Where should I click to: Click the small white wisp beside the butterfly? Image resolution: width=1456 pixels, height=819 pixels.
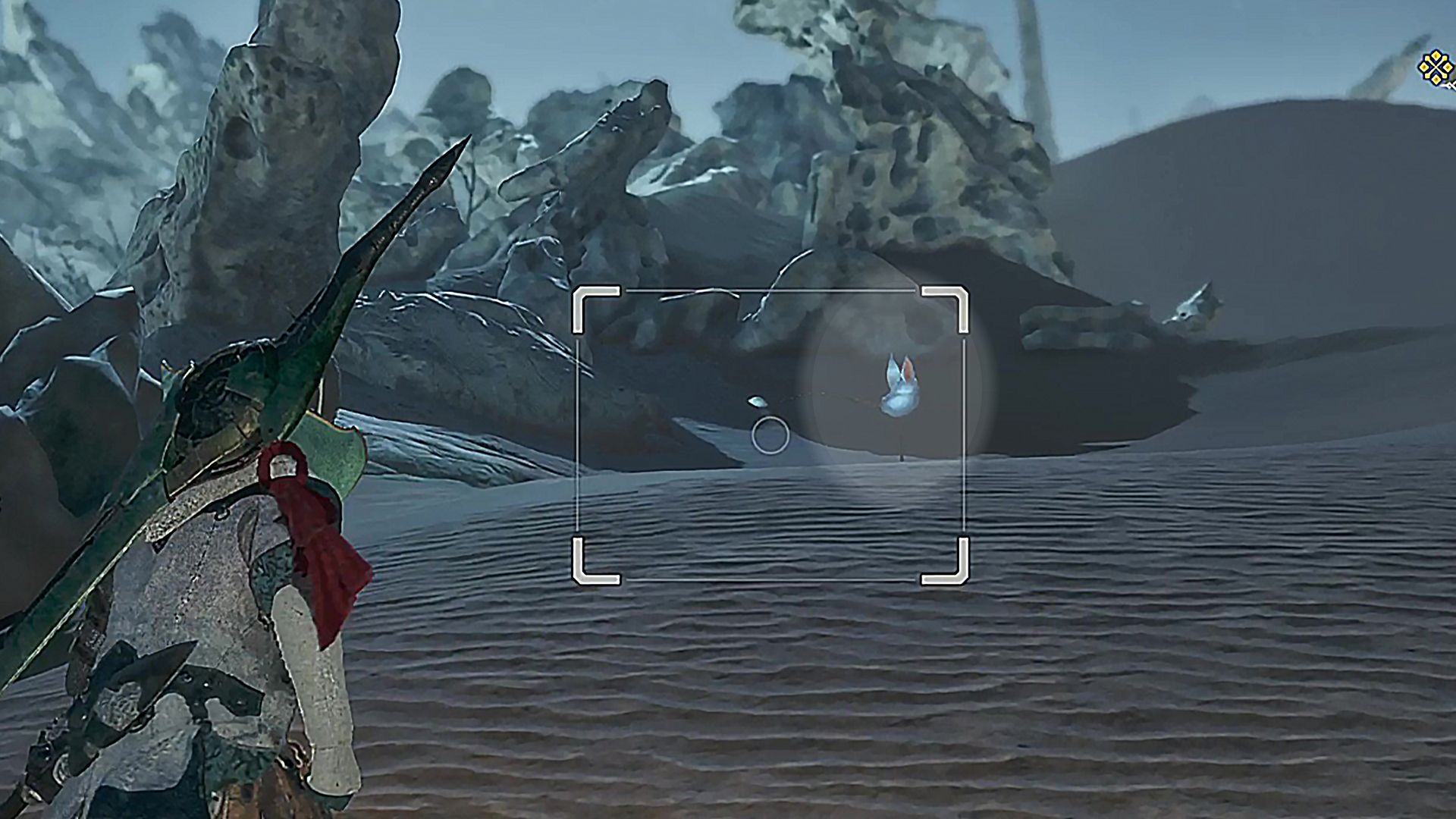tap(756, 402)
